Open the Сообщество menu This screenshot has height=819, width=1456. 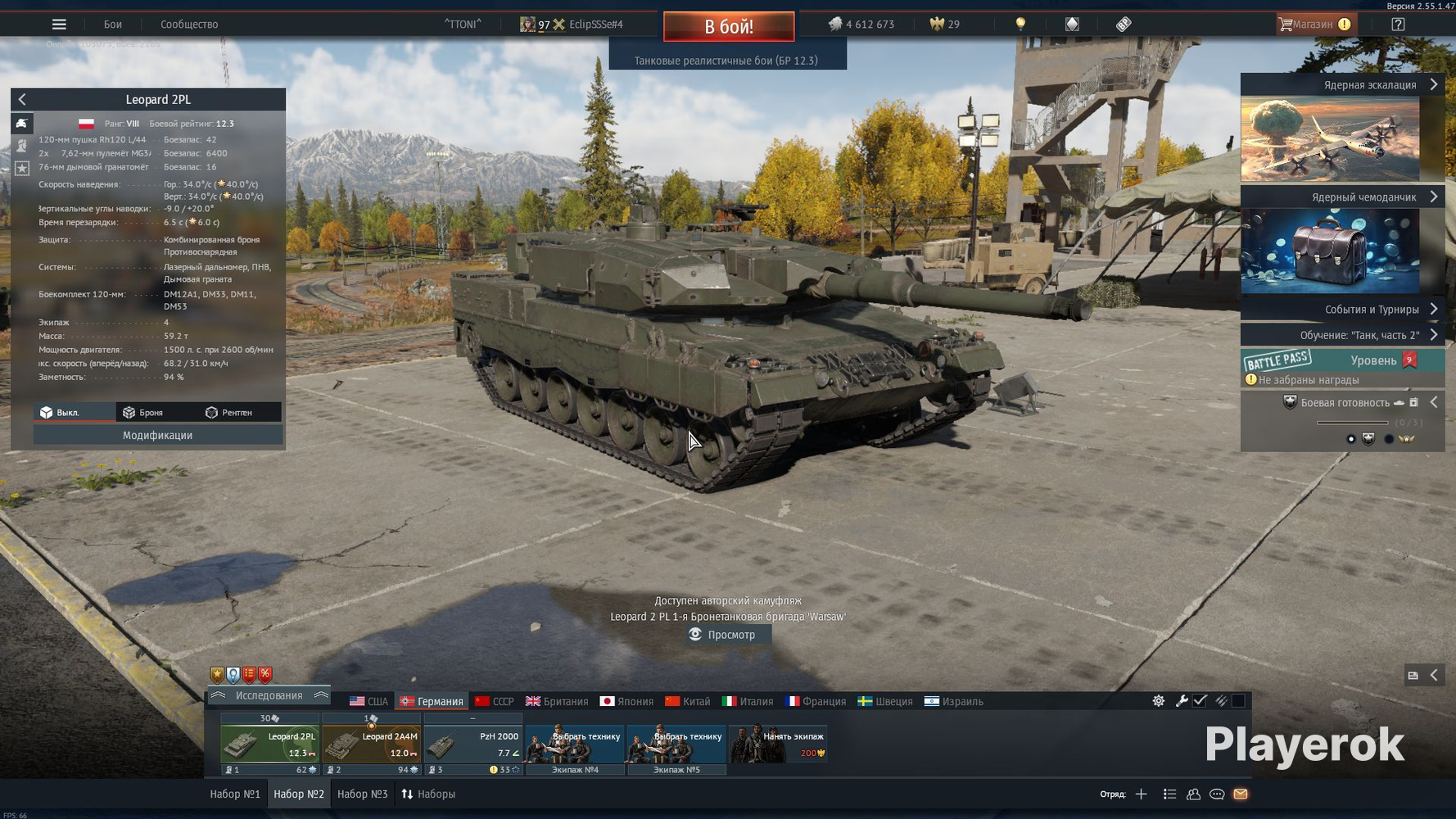189,25
